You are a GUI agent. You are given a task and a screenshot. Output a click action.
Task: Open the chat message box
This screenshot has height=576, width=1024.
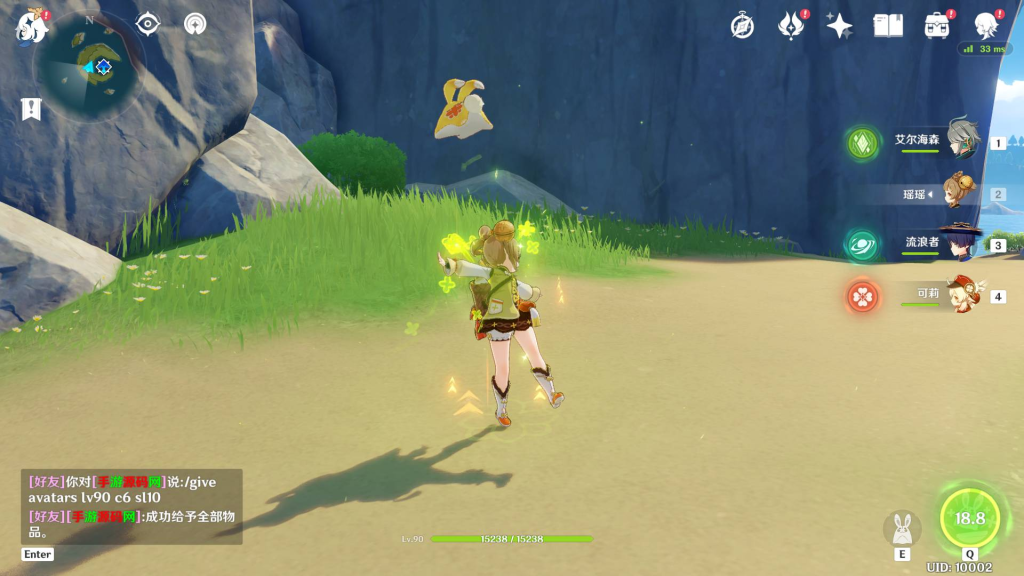[x=131, y=506]
